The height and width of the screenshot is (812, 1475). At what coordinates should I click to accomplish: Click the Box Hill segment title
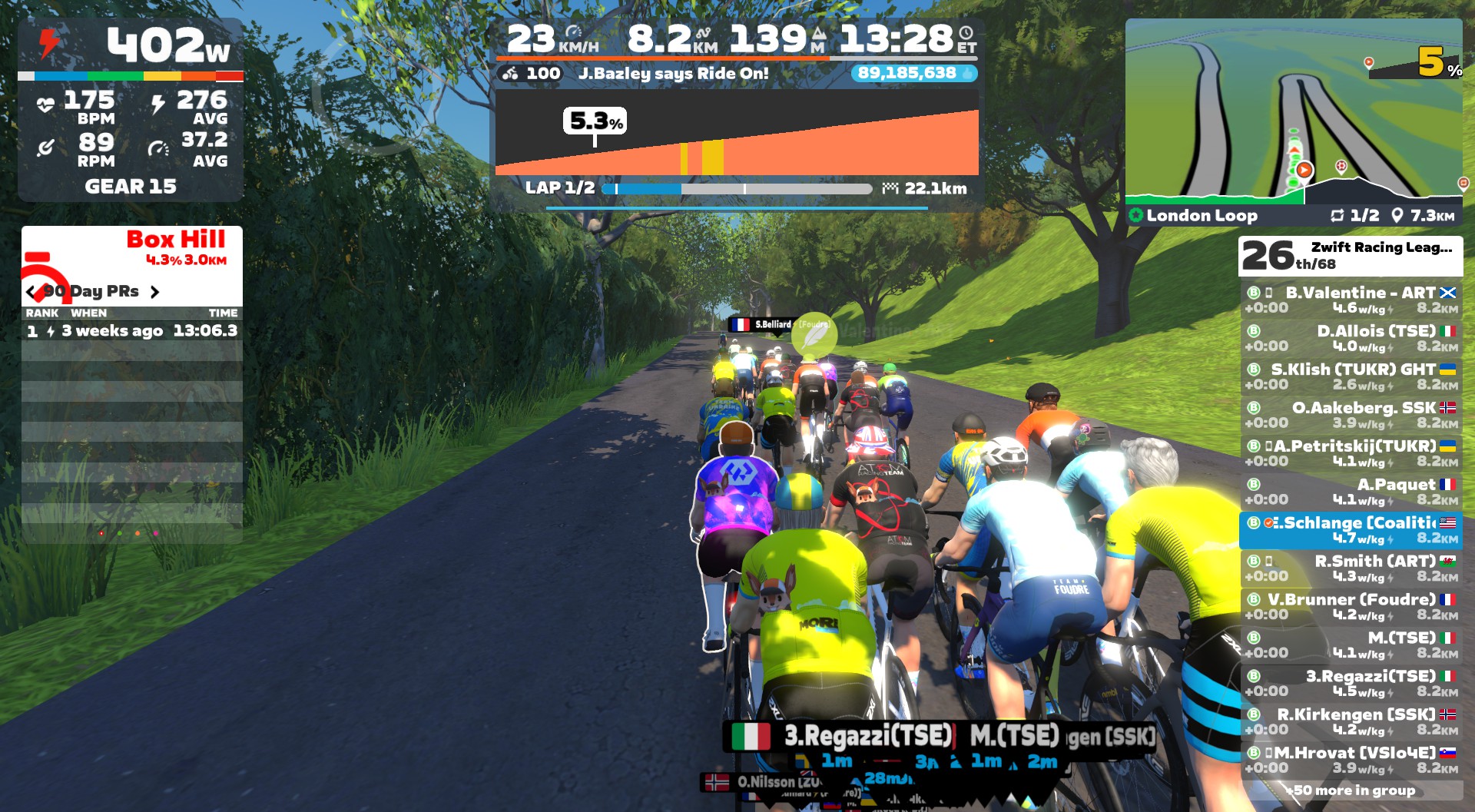175,240
